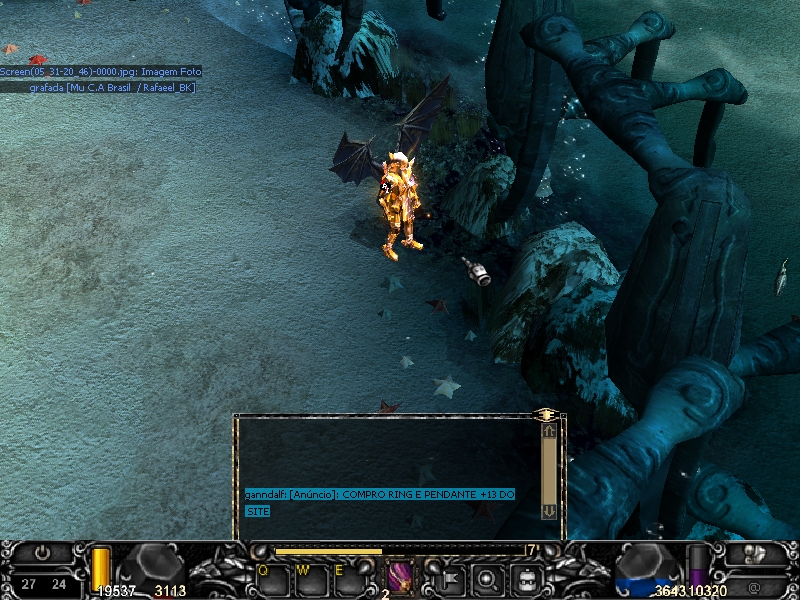800x600 pixels.
Task: Click the gold handle atop chat window
Action: tap(545, 413)
